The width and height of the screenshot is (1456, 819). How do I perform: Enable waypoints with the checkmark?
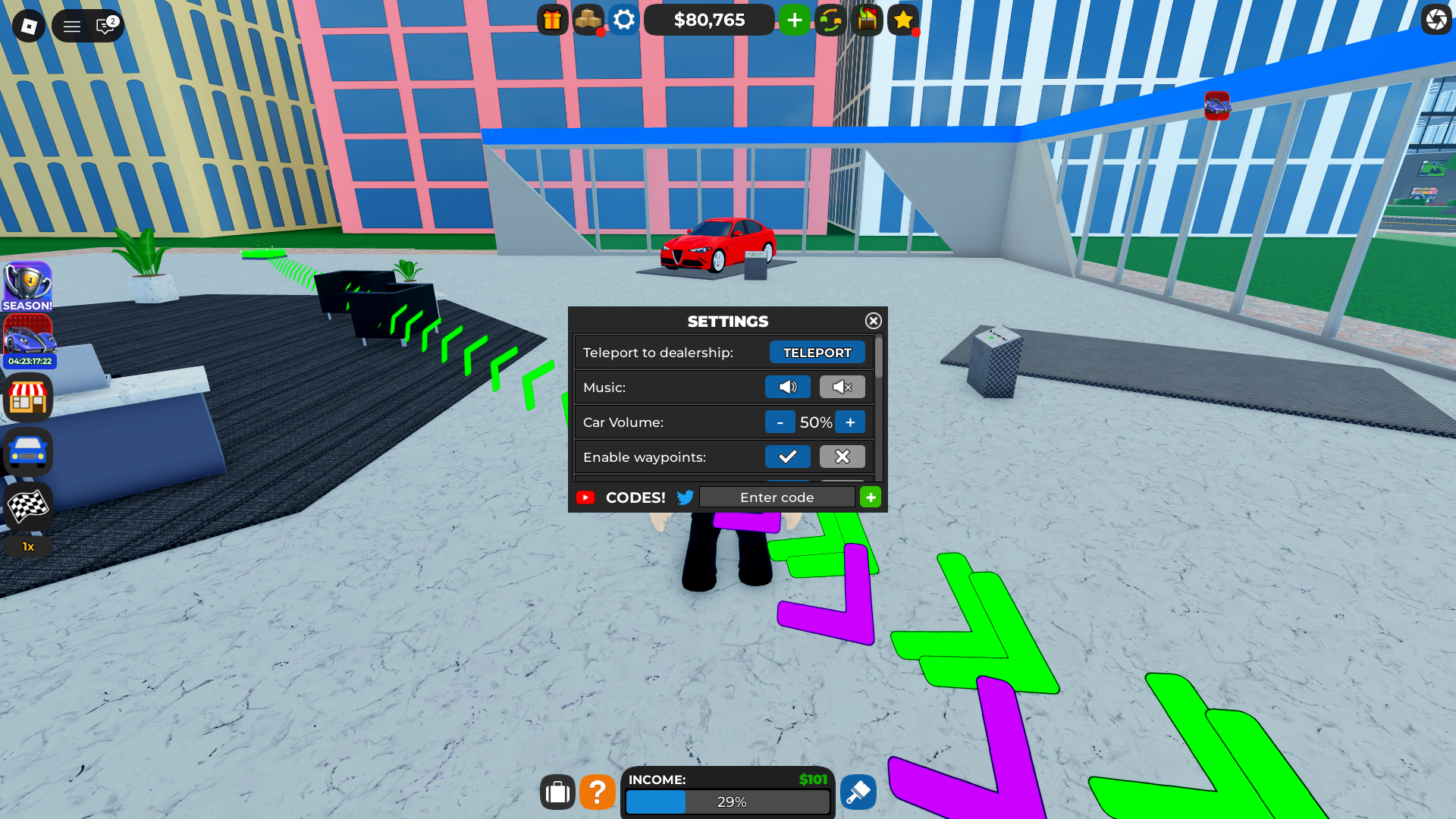(x=787, y=457)
